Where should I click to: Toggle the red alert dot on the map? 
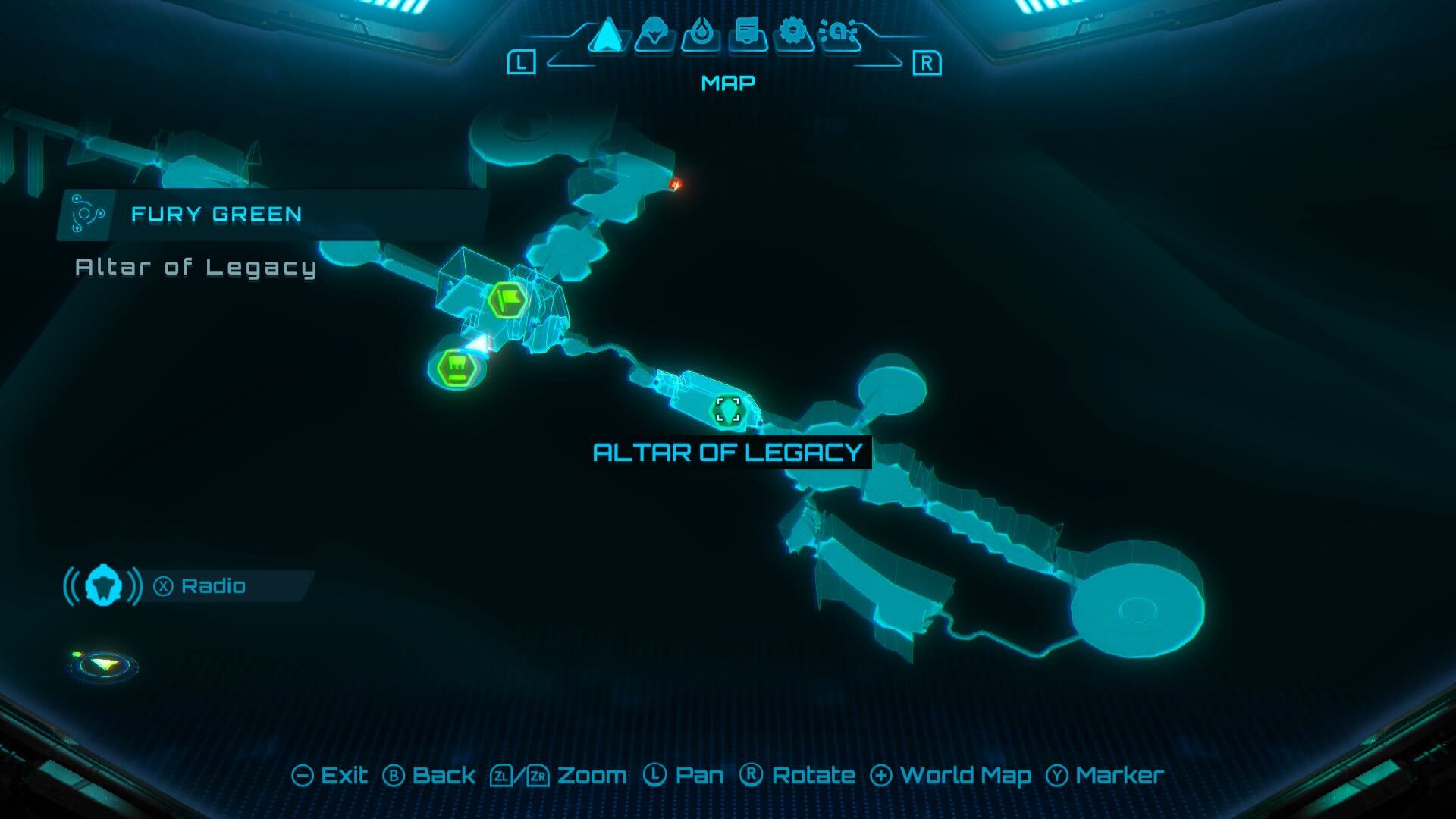676,182
